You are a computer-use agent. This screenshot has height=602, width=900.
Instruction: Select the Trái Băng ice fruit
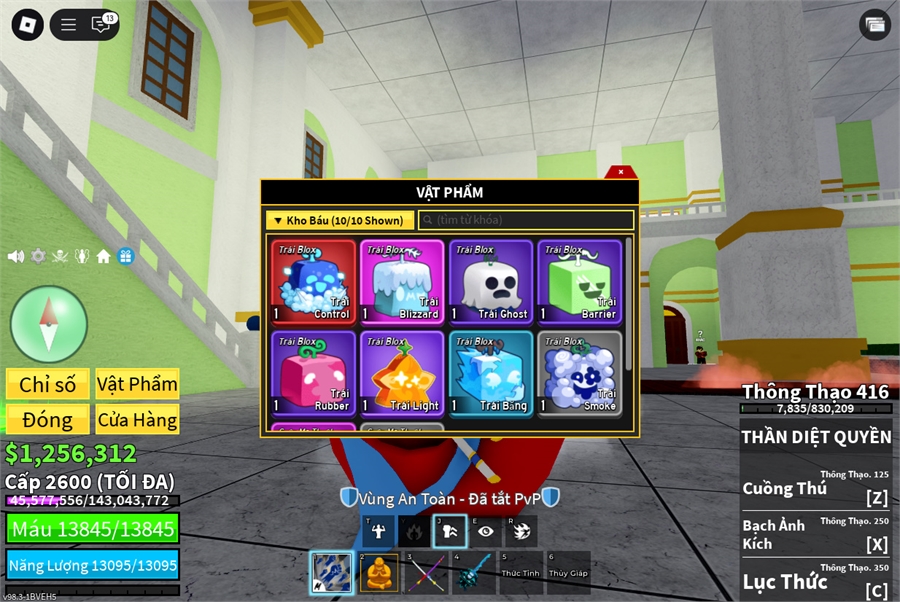(491, 373)
